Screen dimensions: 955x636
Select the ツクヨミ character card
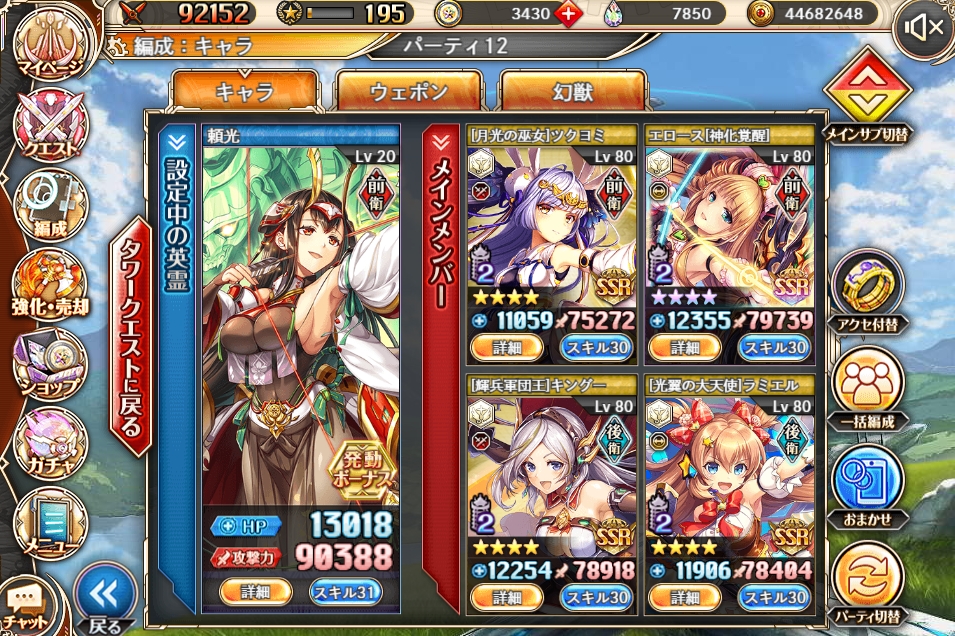click(x=551, y=230)
